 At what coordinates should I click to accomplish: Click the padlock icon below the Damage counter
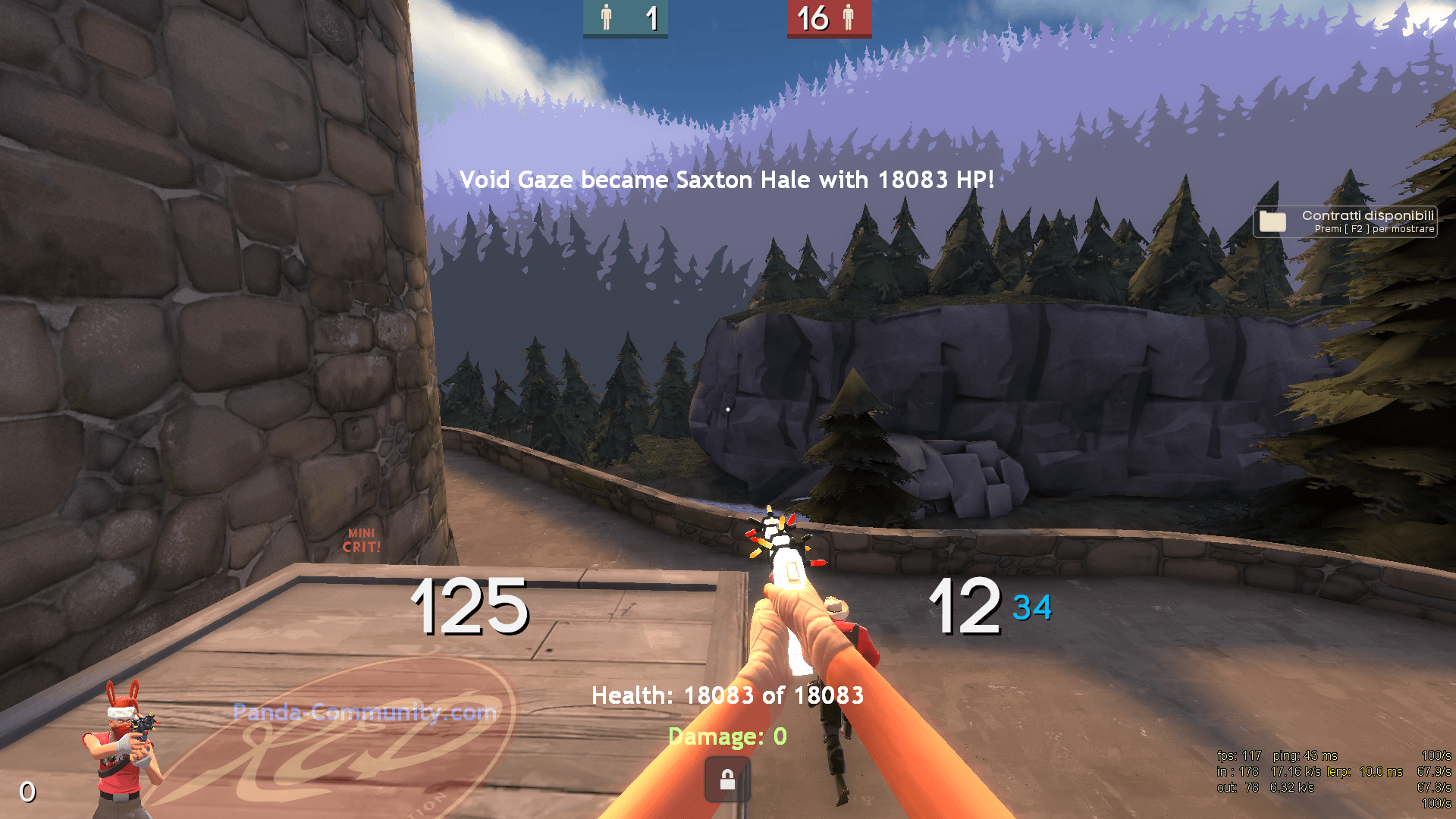(727, 779)
